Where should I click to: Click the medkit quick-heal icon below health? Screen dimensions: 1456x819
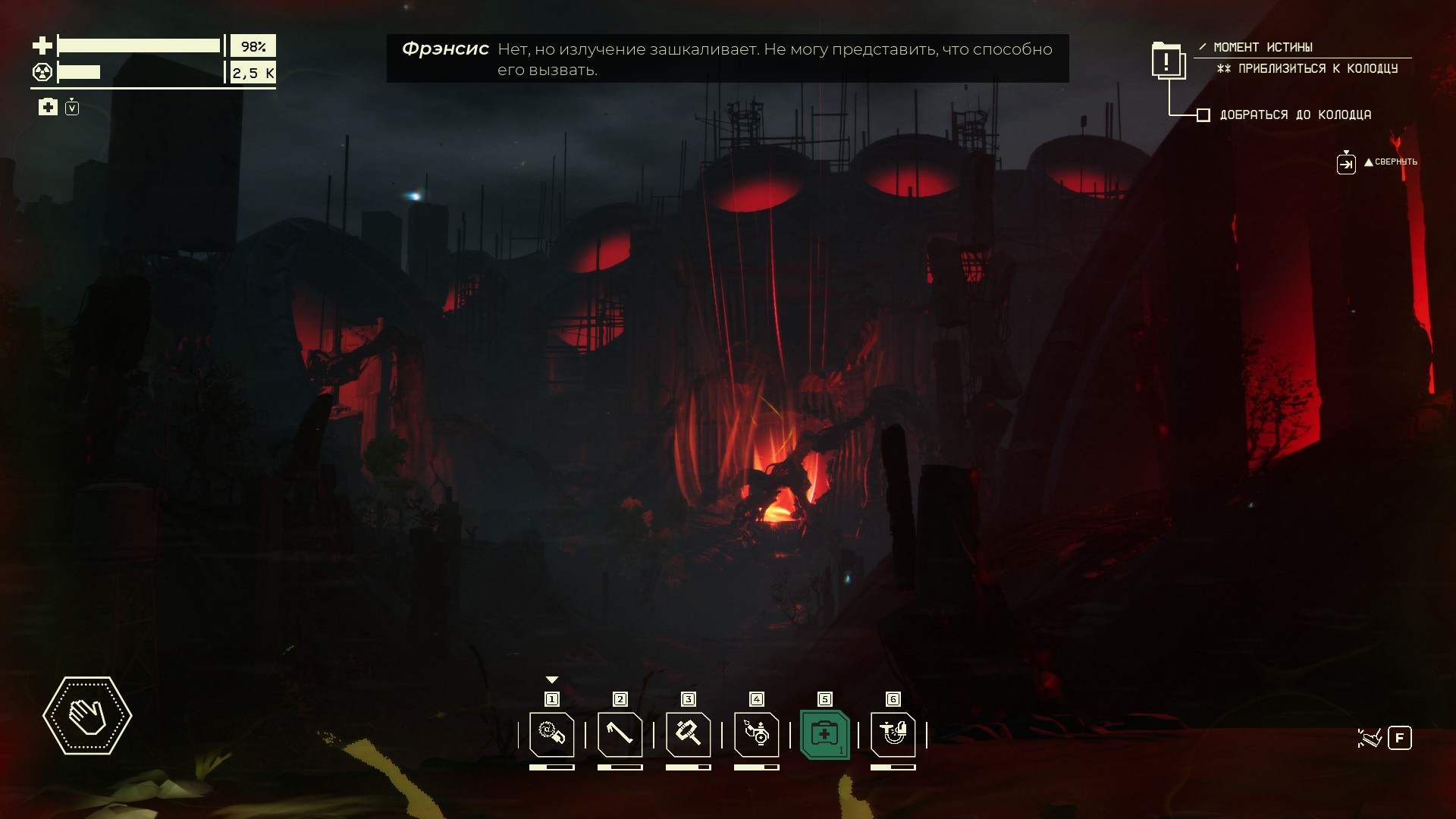pyautogui.click(x=48, y=107)
